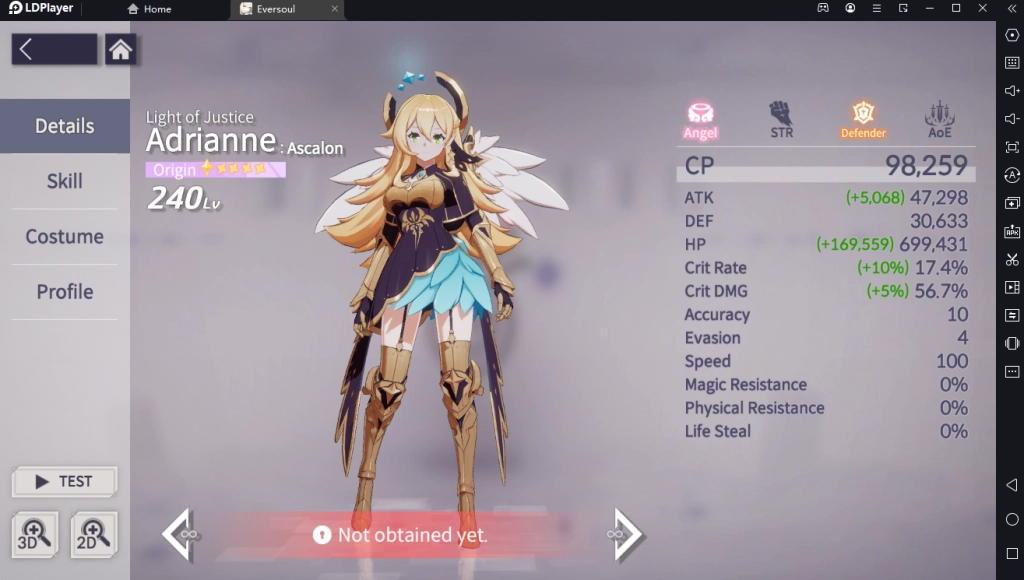Return to the home screen via house icon

(121, 50)
